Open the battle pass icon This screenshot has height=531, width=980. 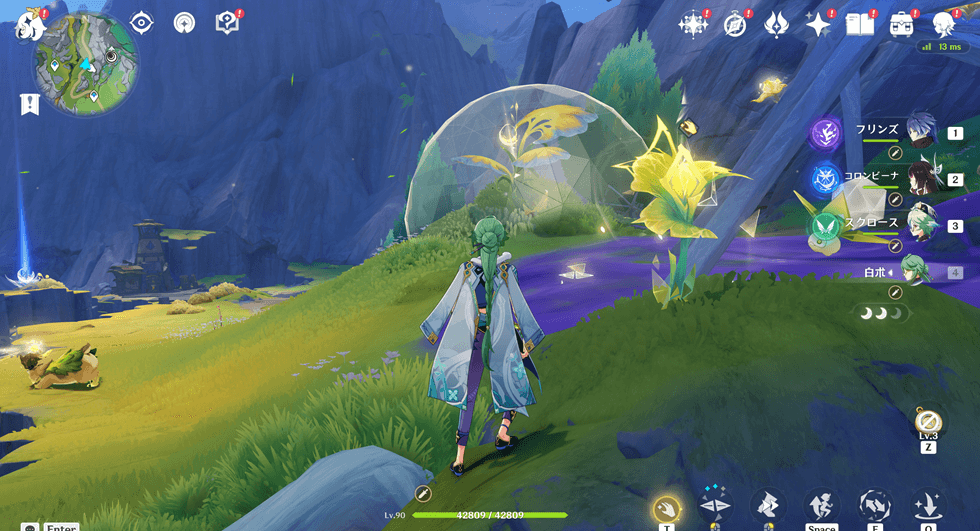point(777,24)
